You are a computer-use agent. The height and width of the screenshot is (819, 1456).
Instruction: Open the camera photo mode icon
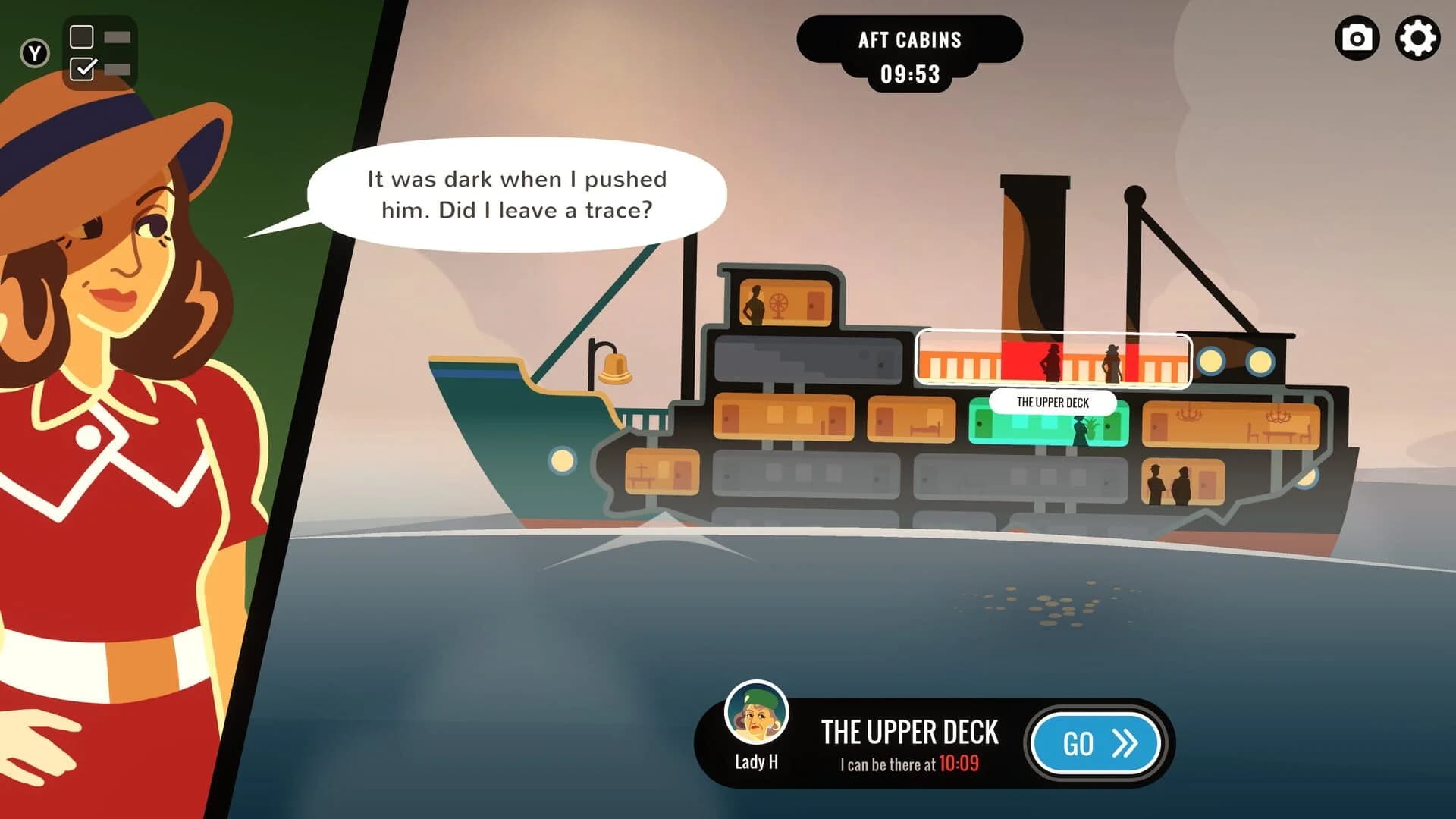pyautogui.click(x=1357, y=39)
